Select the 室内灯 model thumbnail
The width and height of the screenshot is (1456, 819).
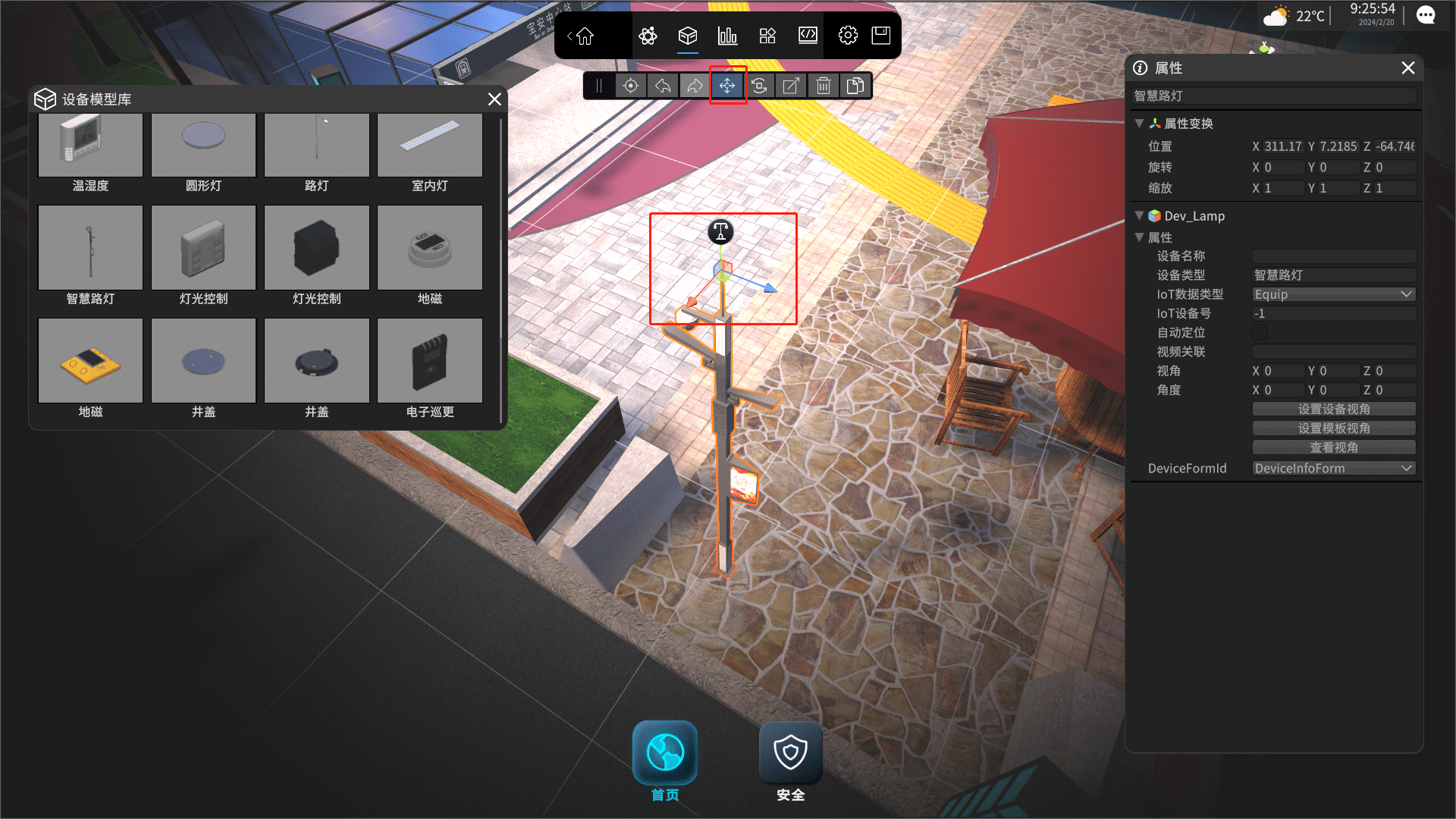coord(430,146)
